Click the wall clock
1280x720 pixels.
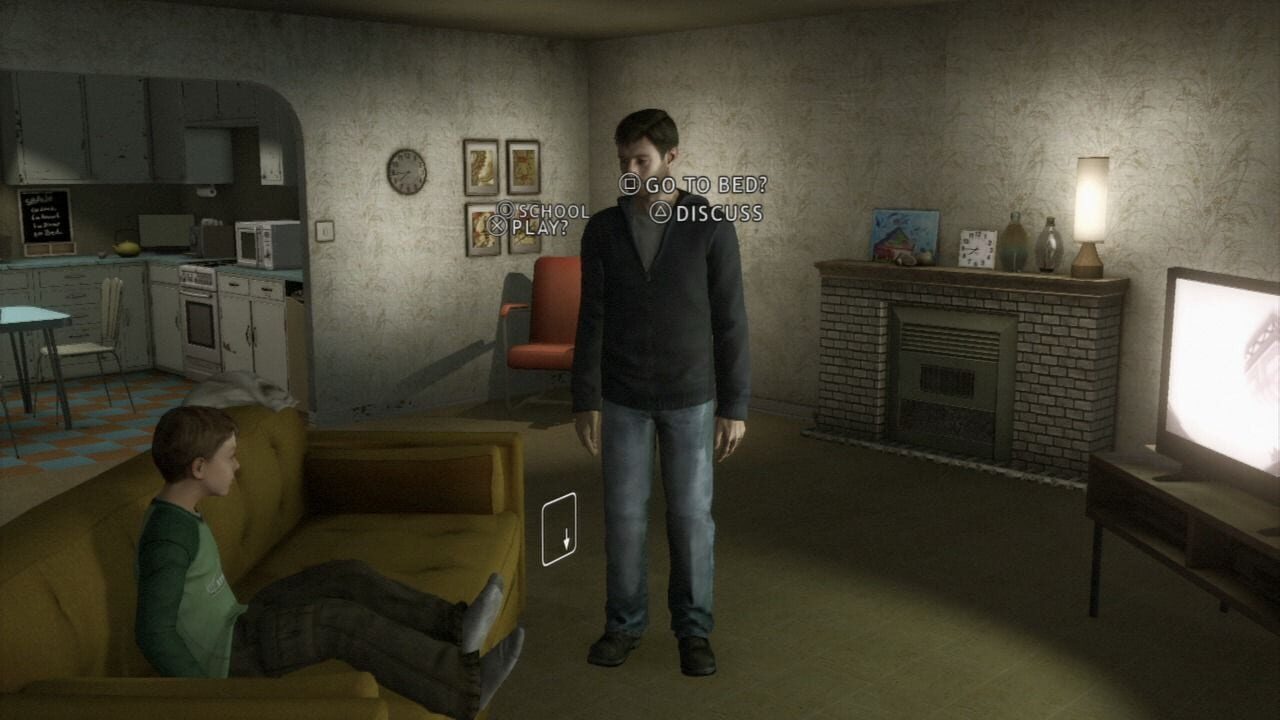click(x=406, y=171)
